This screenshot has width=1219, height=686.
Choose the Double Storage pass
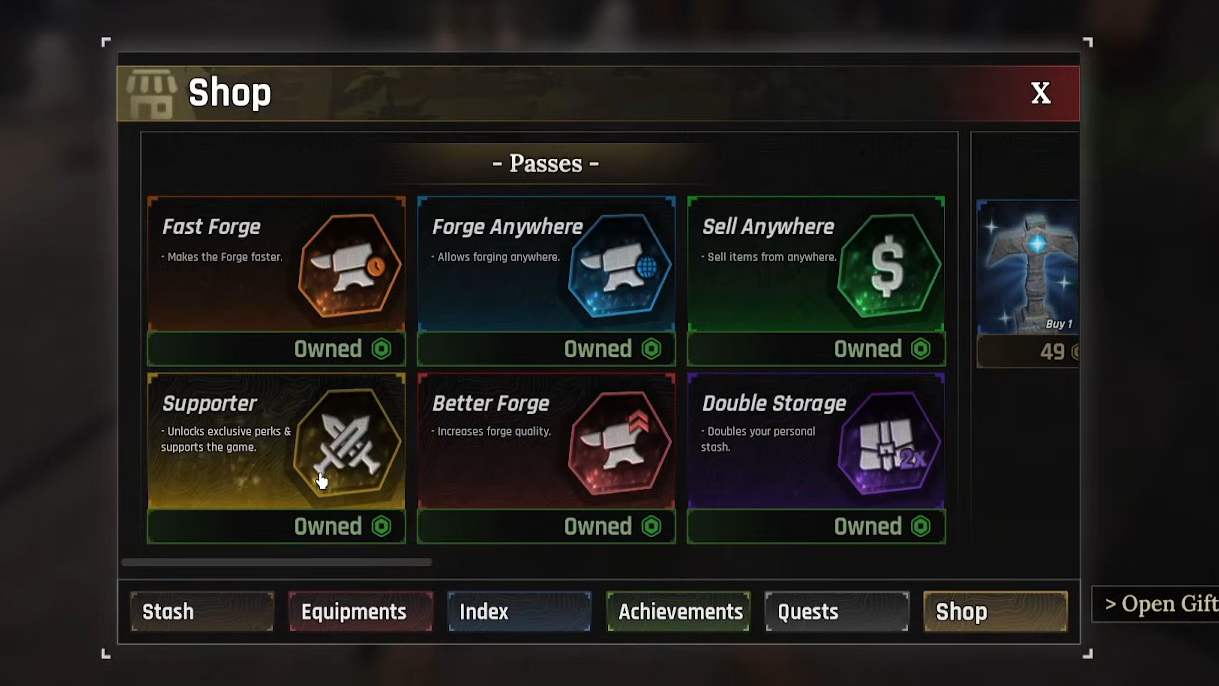click(x=816, y=442)
